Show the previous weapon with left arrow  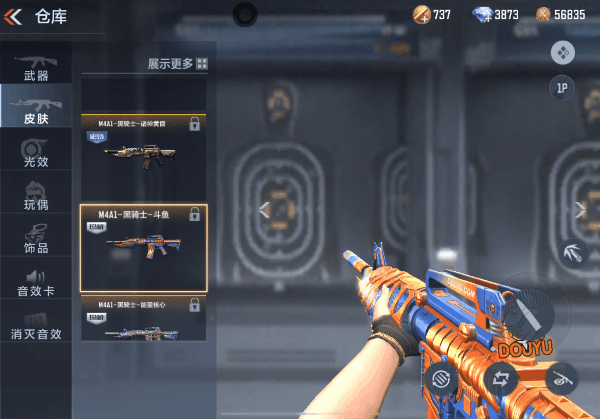[265, 209]
